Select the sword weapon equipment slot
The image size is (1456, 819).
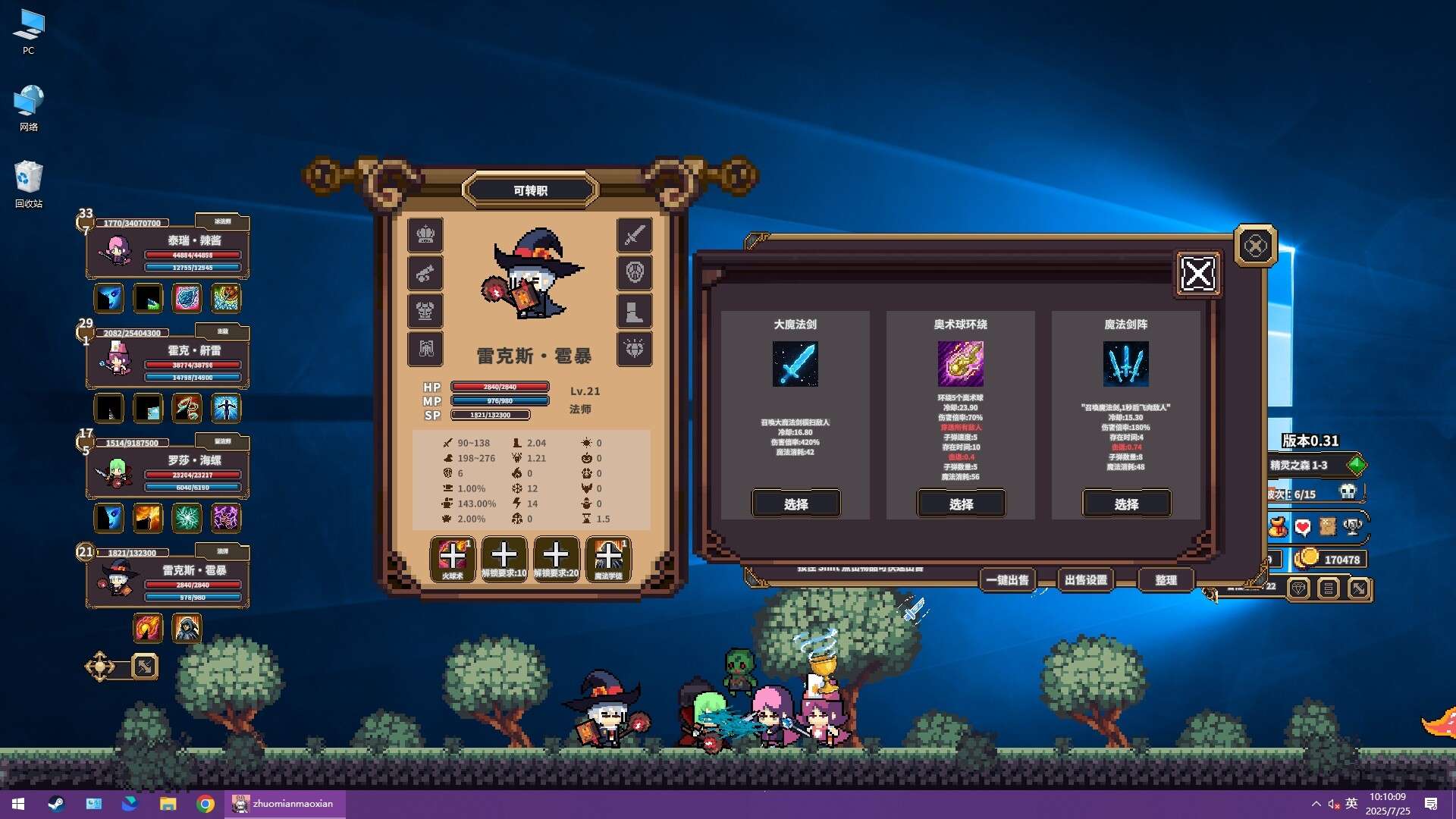(634, 235)
